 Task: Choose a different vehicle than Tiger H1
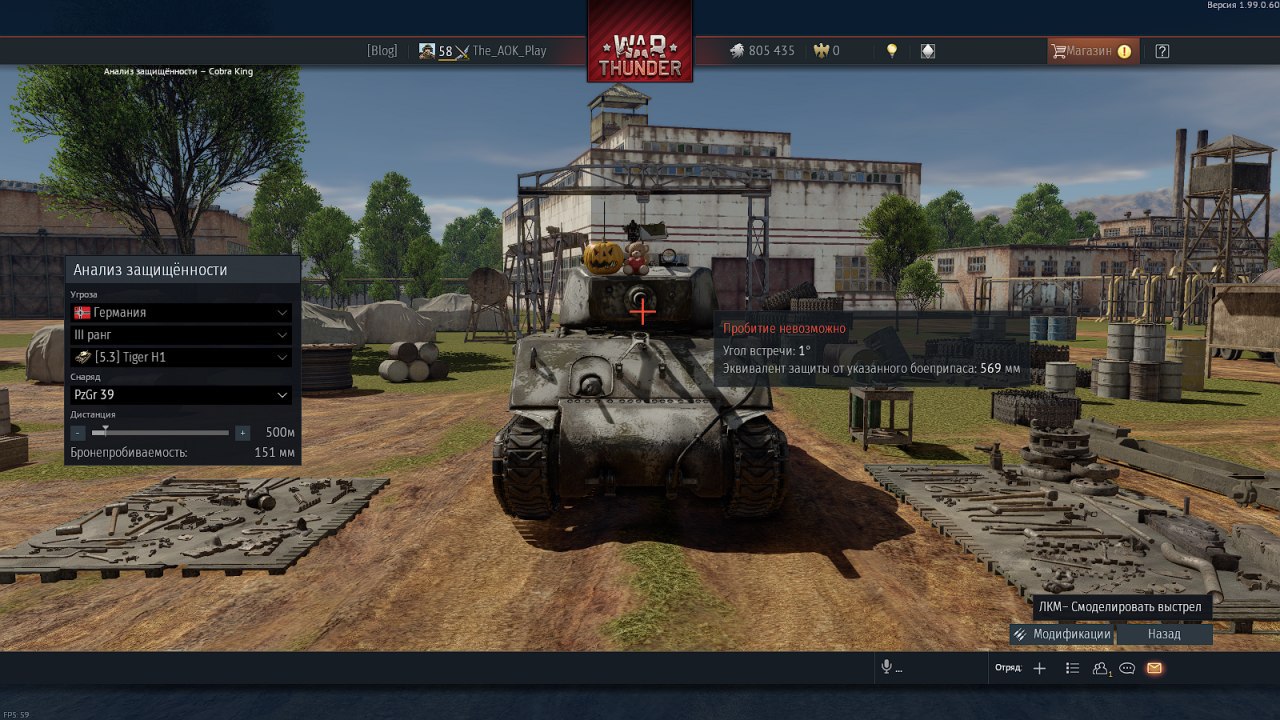(182, 357)
